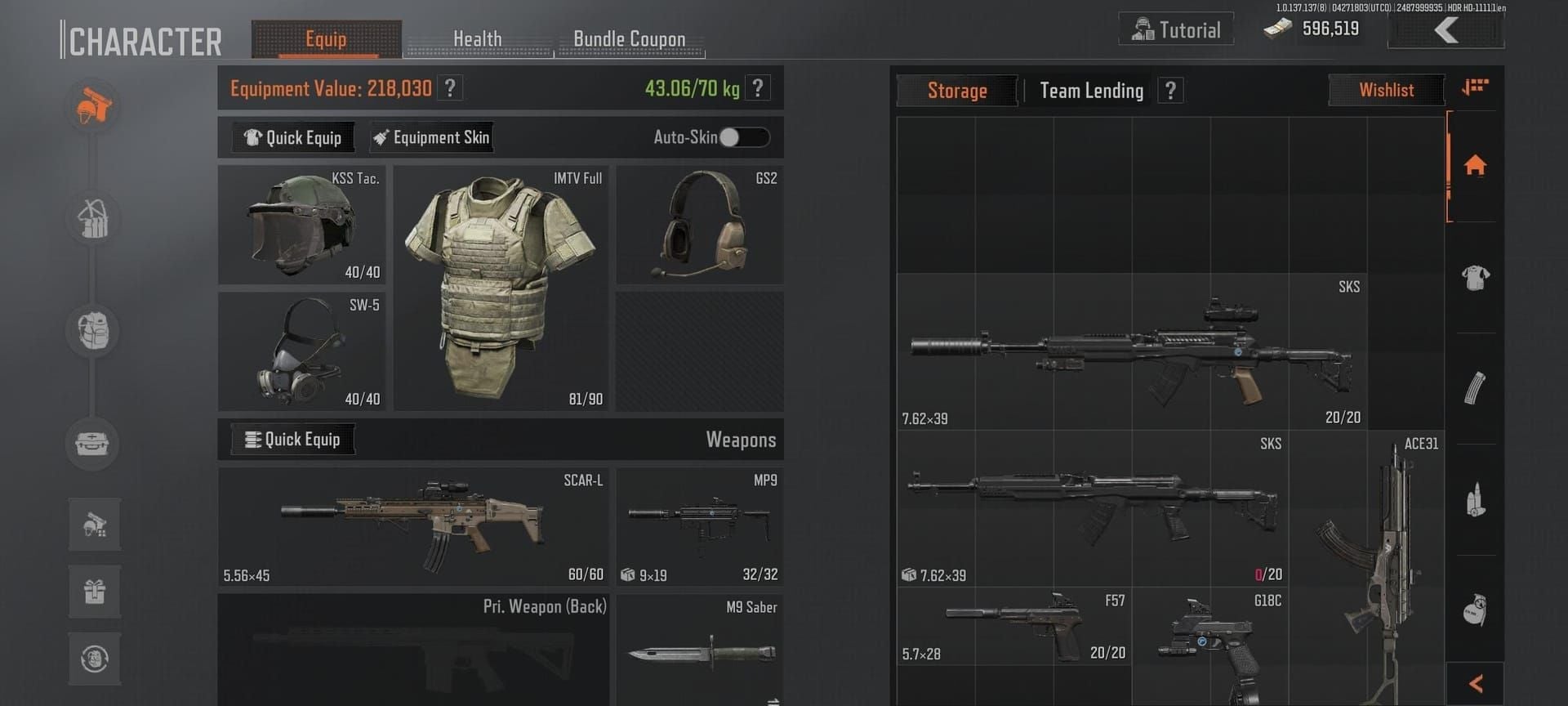Select the backpack icon in the left sidebar
The height and width of the screenshot is (706, 1568).
point(92,331)
